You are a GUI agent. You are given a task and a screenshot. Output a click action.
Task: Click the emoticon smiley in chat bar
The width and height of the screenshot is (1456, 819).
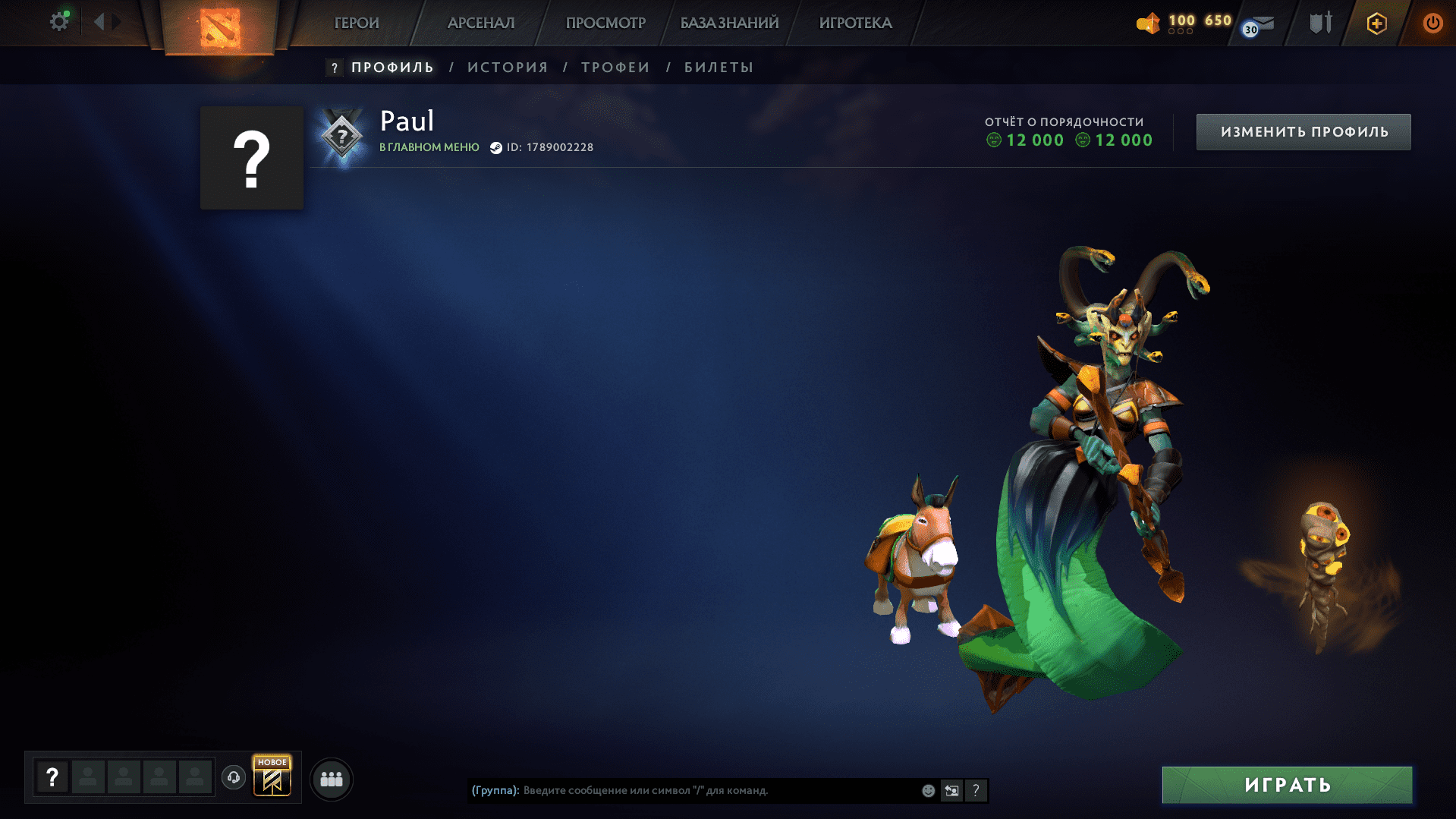click(928, 790)
